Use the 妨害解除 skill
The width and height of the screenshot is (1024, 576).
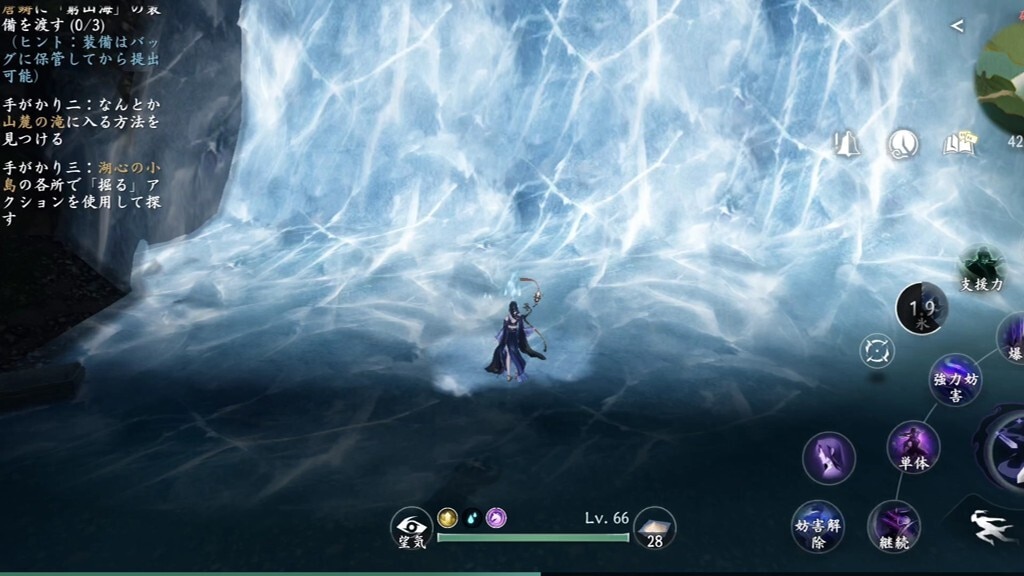pos(817,526)
